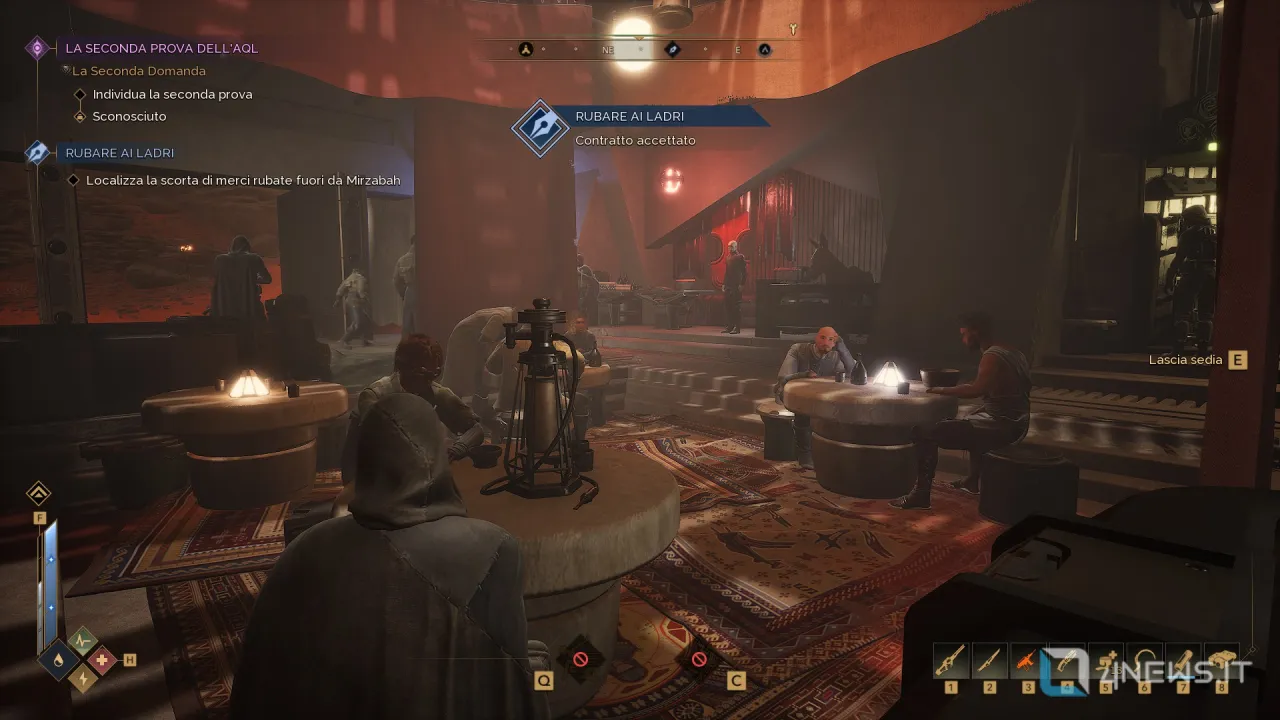Select the healing item in hotbar slot 5
This screenshot has width=1280, height=720.
coord(1105,660)
